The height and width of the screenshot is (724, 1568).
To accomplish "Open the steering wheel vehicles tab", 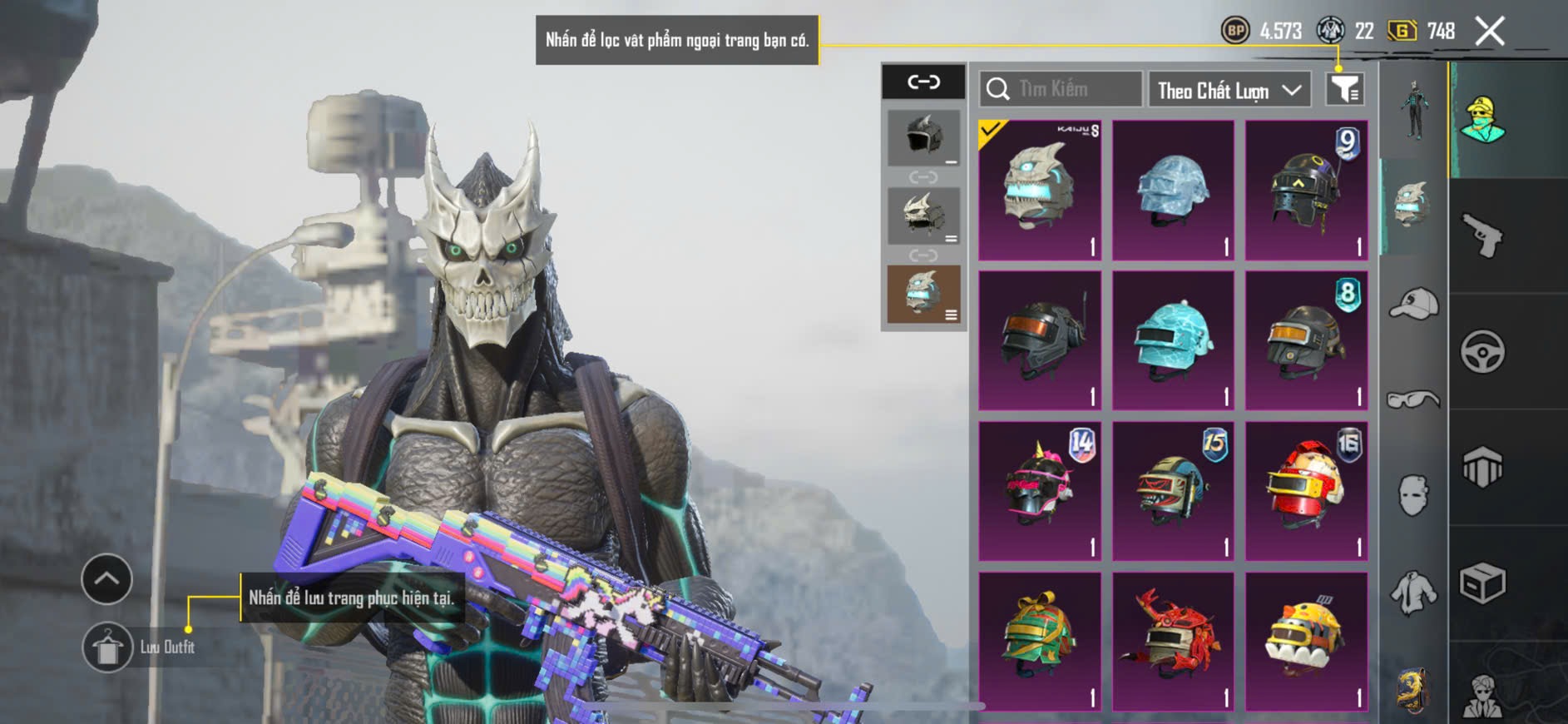I will tap(1482, 351).
